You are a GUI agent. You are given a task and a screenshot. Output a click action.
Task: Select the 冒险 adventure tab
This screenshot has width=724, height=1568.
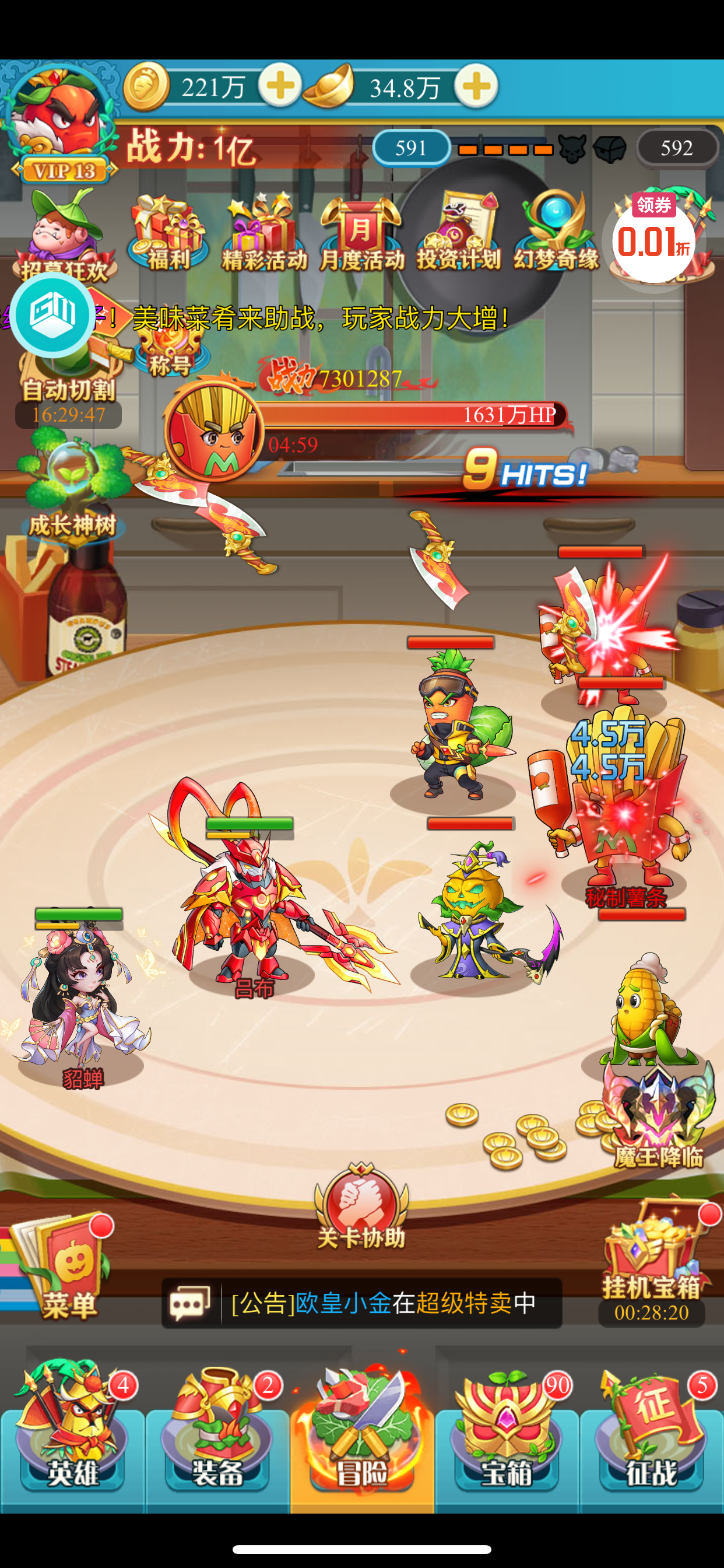point(362,1429)
